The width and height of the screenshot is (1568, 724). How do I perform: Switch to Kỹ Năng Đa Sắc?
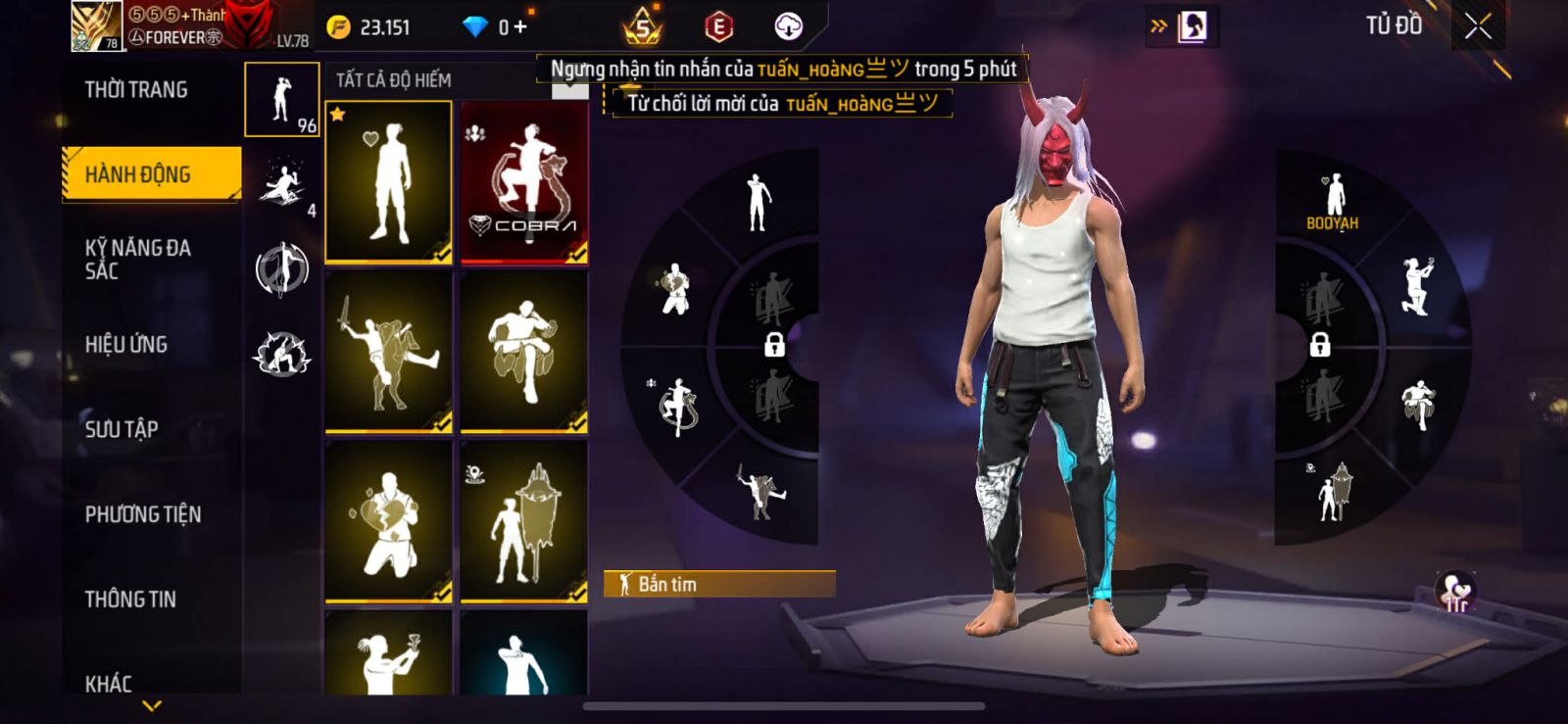[x=138, y=260]
